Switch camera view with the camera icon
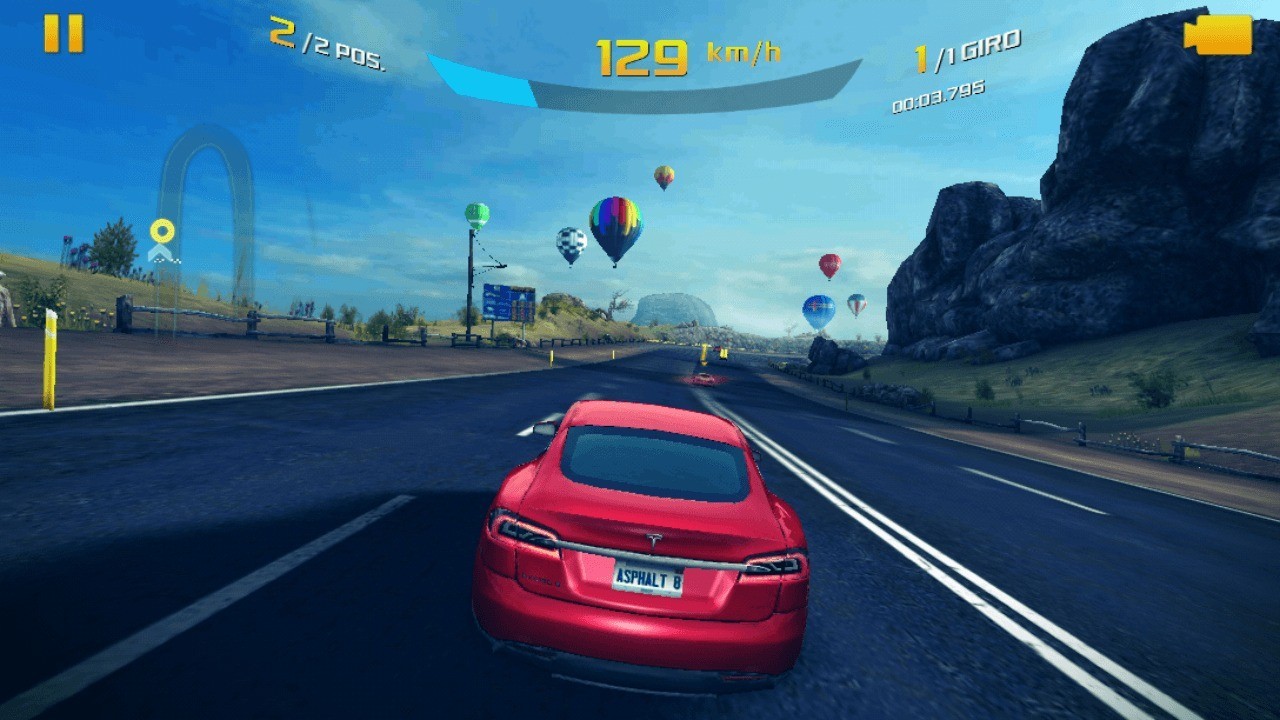 [x=1218, y=35]
